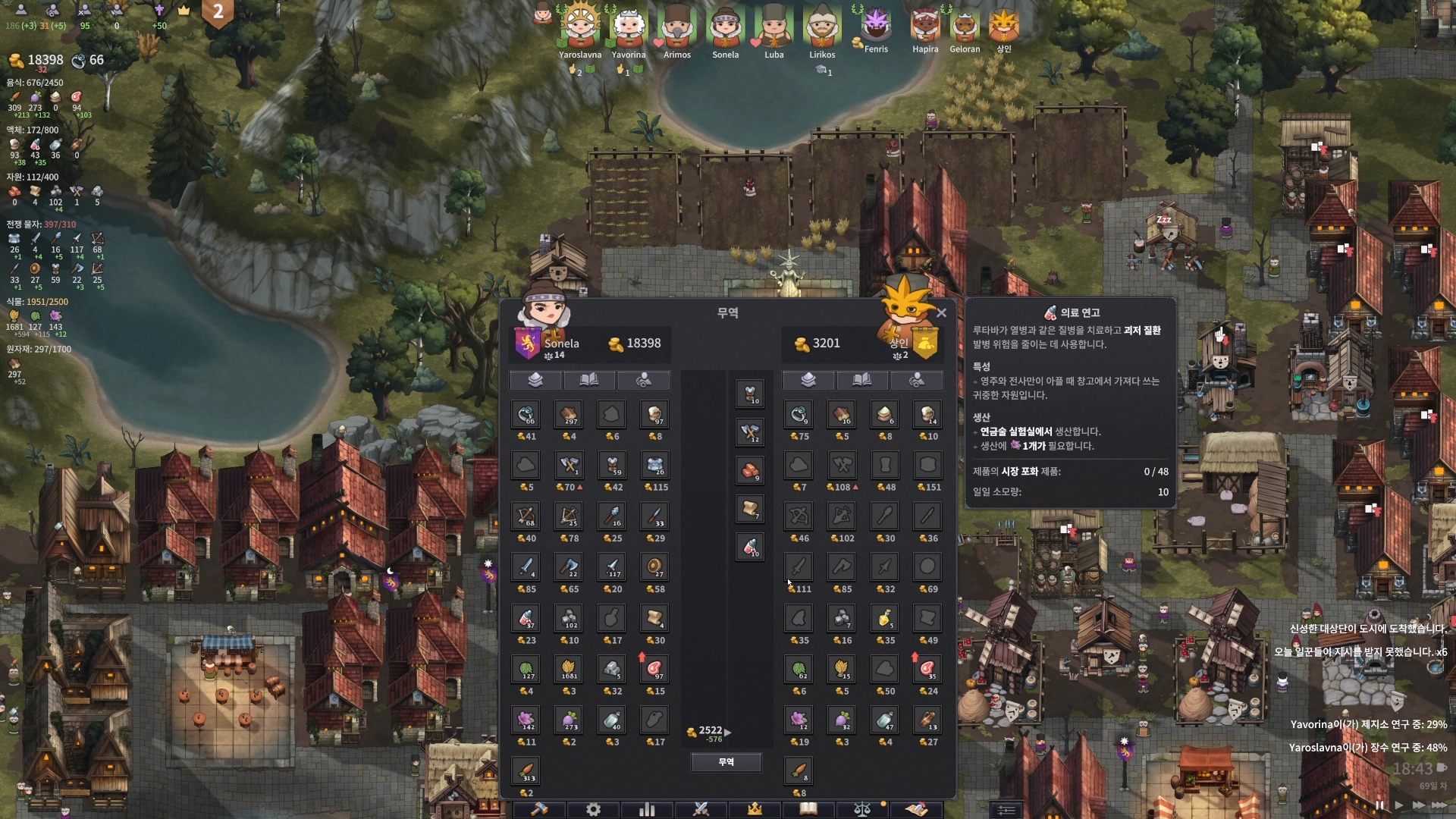Select the Yaroslavna portrait

tap(580, 27)
